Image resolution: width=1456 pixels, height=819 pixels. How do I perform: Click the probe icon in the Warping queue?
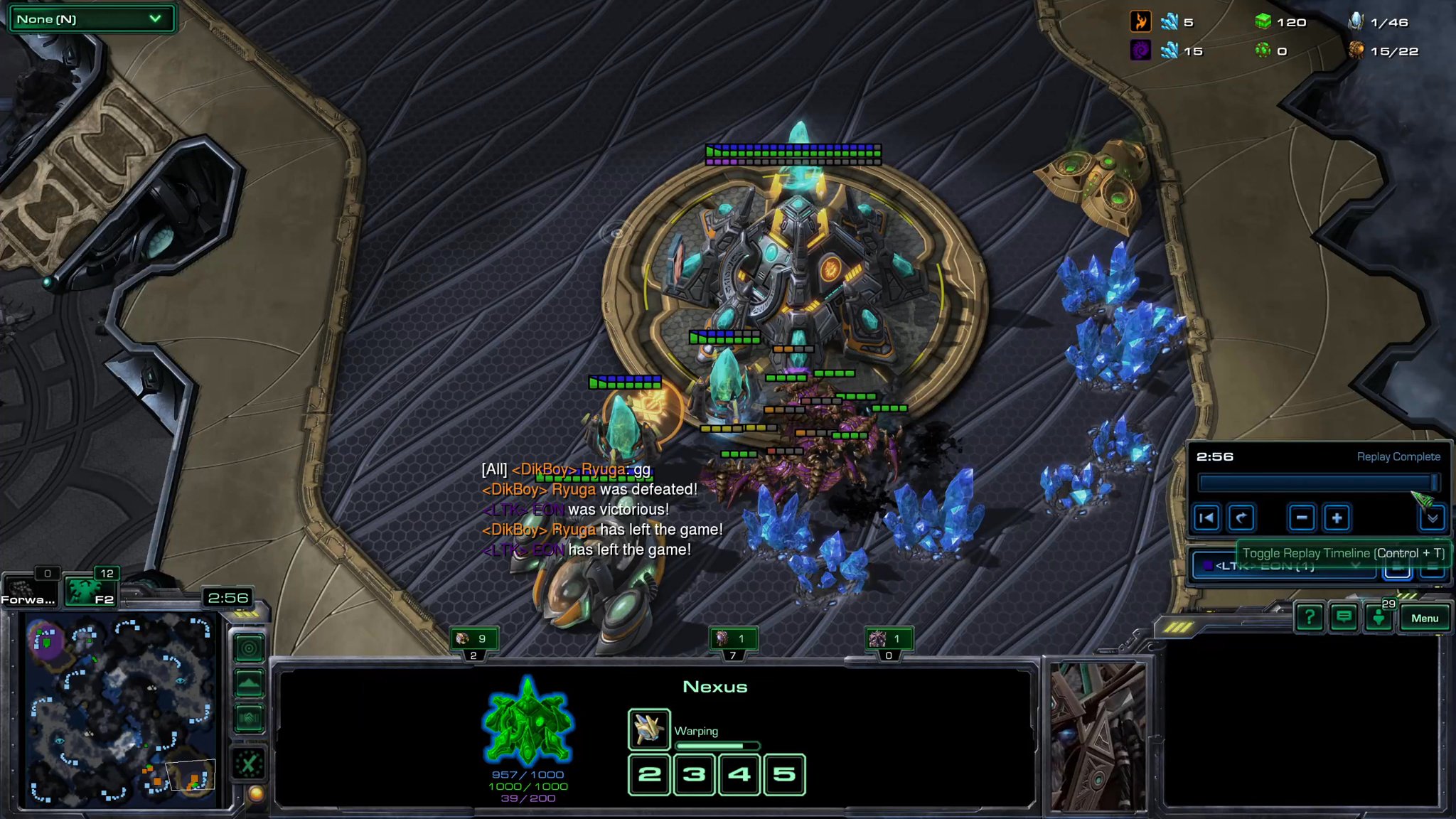pyautogui.click(x=649, y=730)
